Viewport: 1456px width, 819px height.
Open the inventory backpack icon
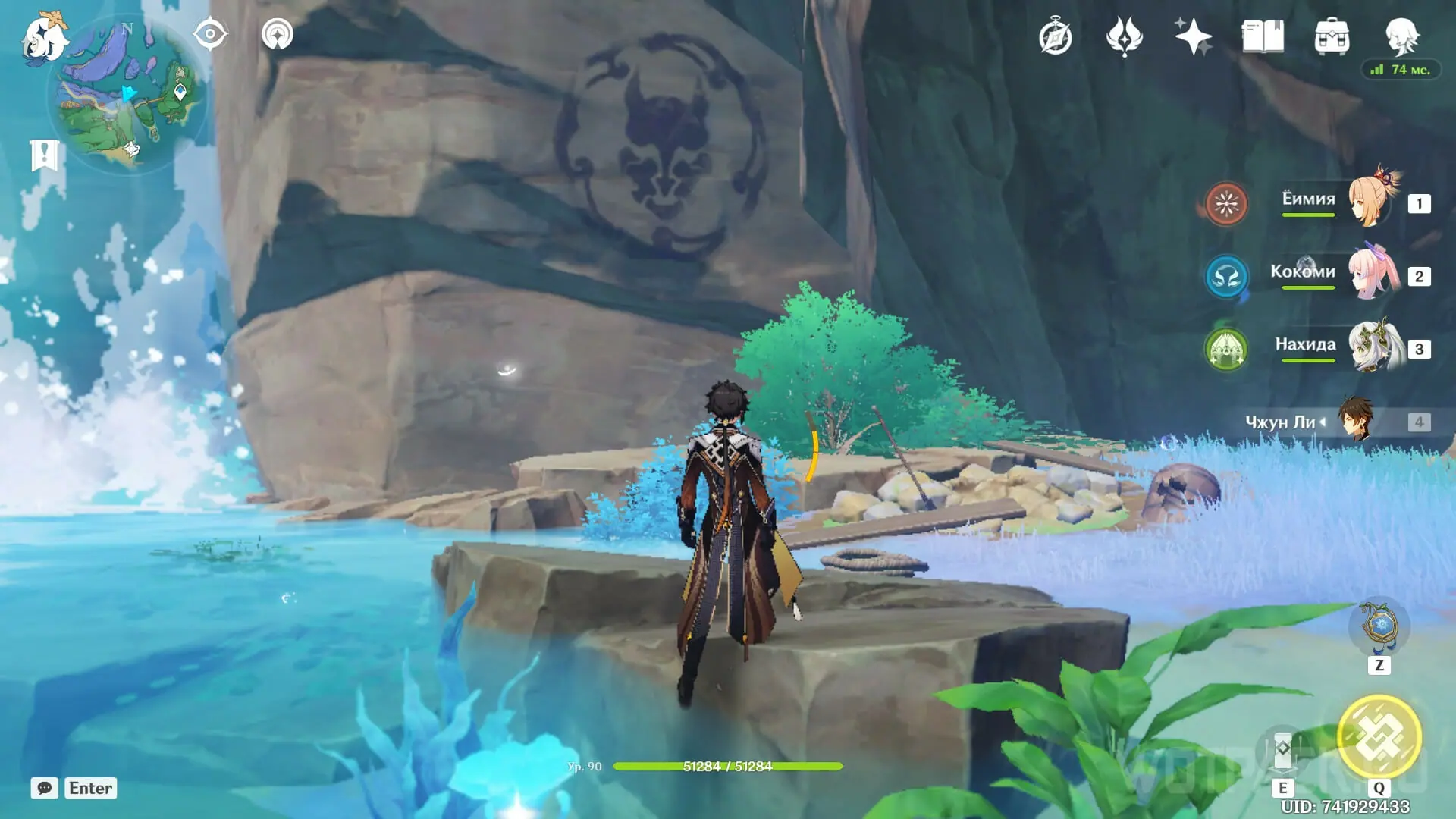1332,37
